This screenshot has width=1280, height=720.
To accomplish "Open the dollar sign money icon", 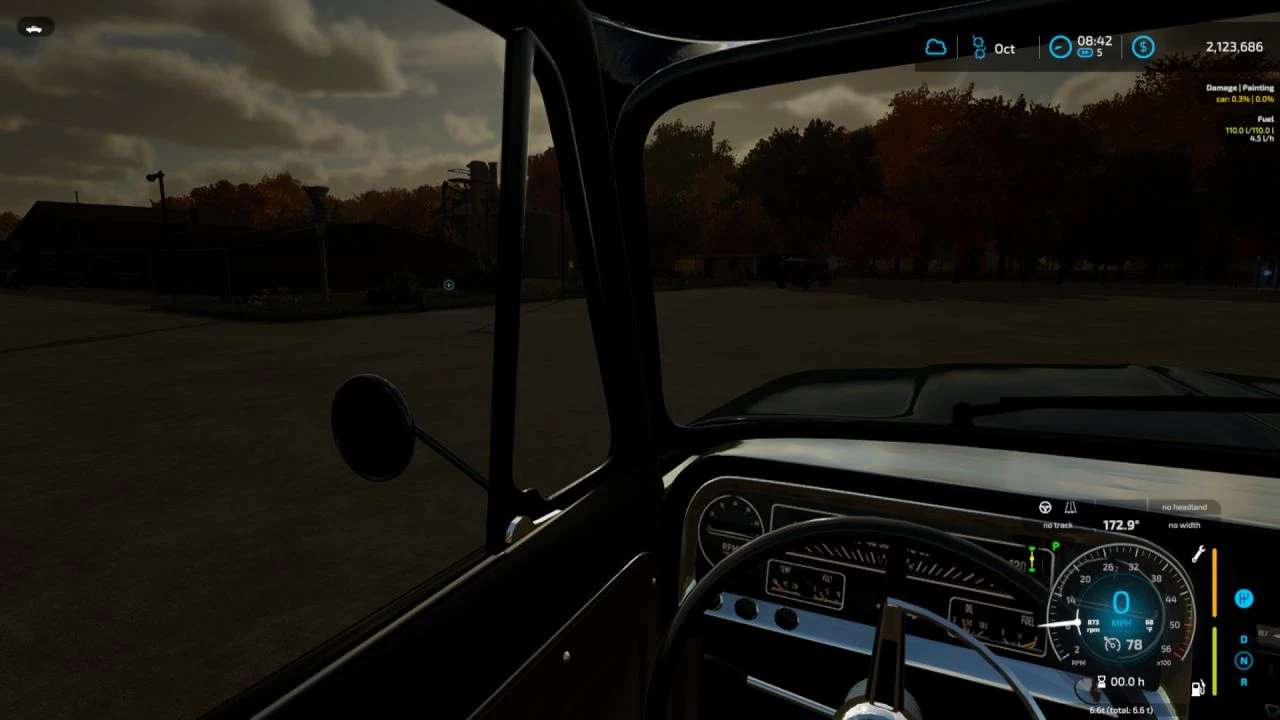I will click(x=1143, y=47).
